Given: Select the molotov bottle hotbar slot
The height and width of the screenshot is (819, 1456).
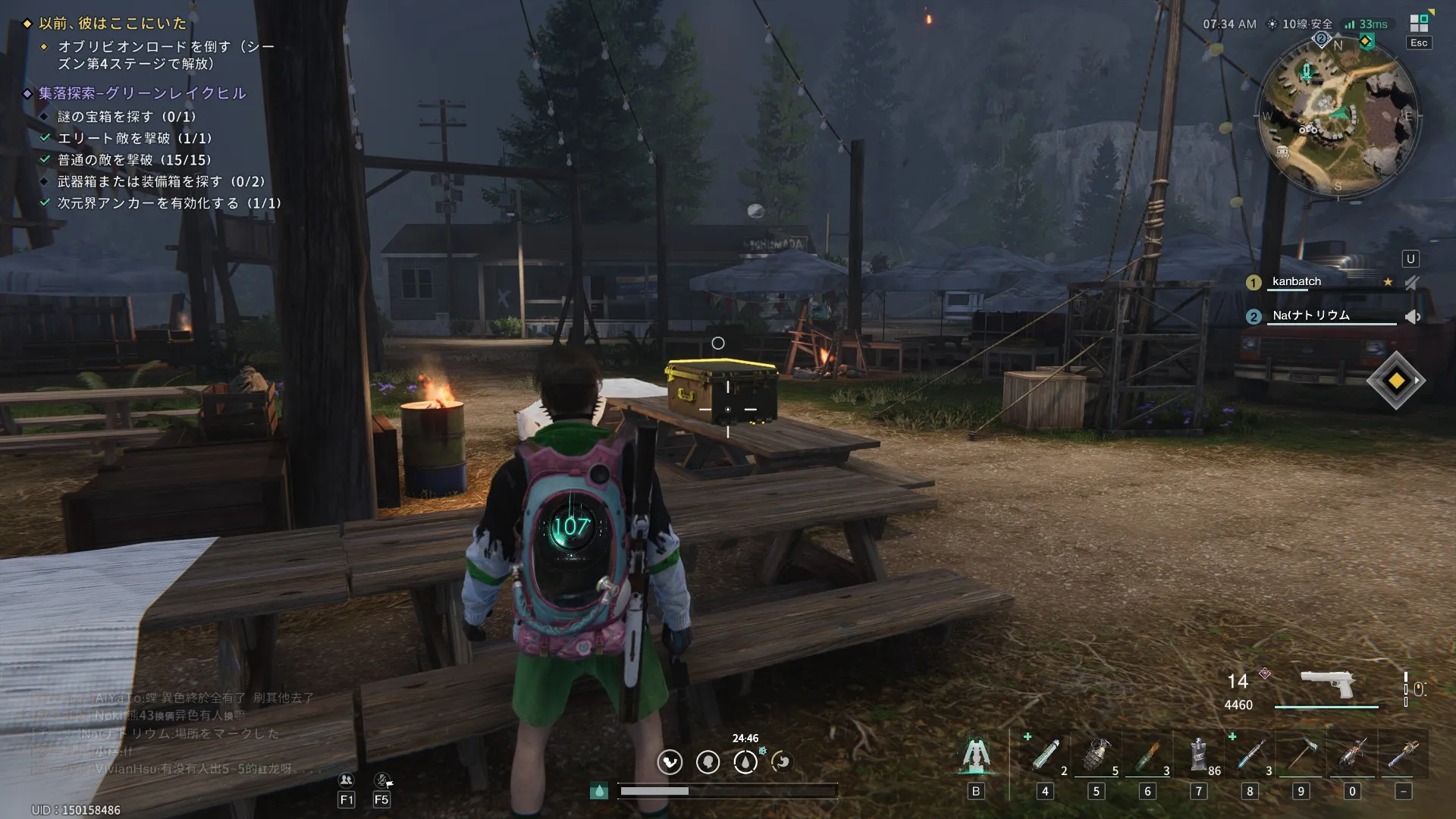Looking at the screenshot, I should tap(1147, 756).
